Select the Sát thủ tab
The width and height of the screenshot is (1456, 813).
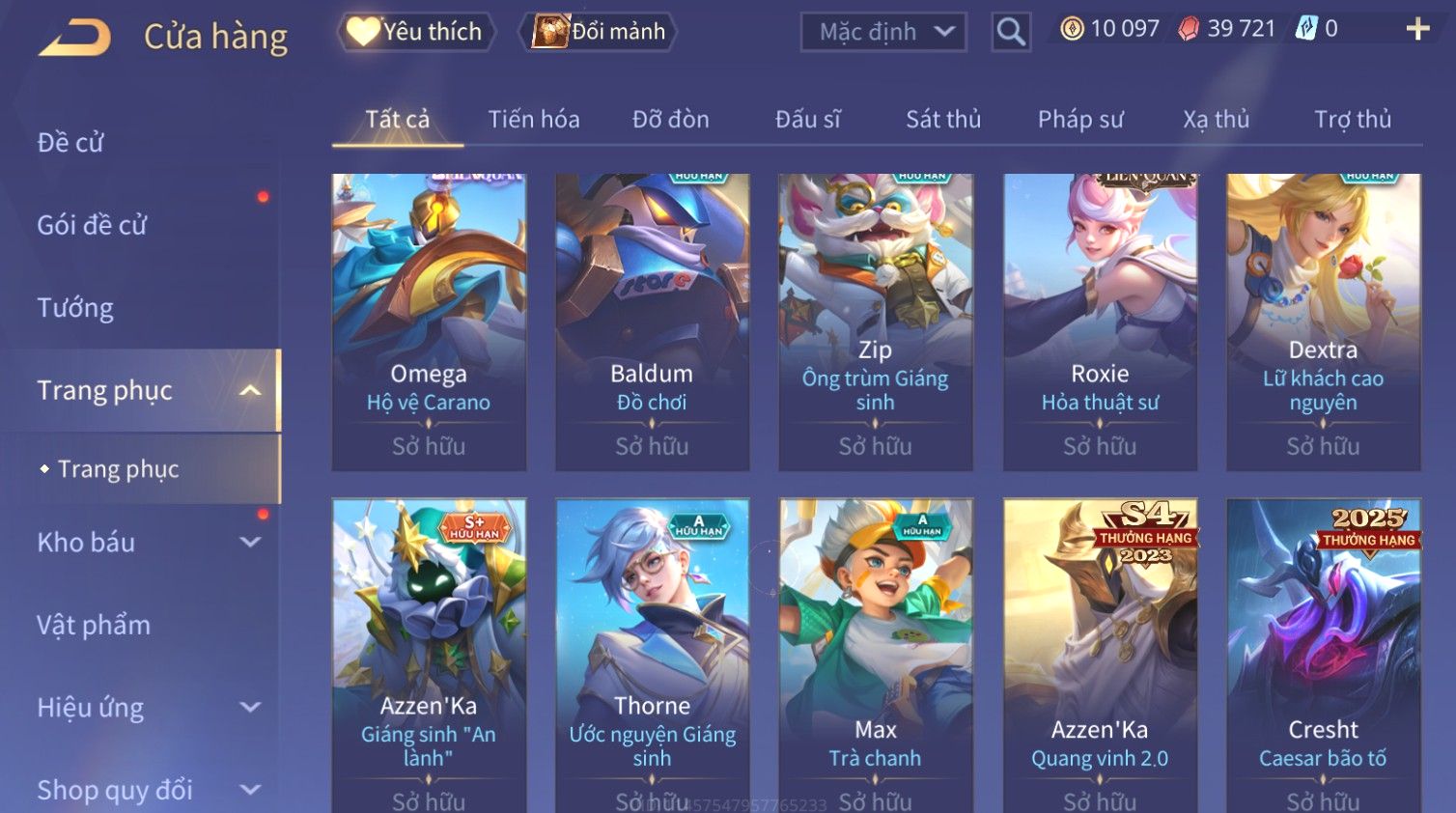(942, 120)
